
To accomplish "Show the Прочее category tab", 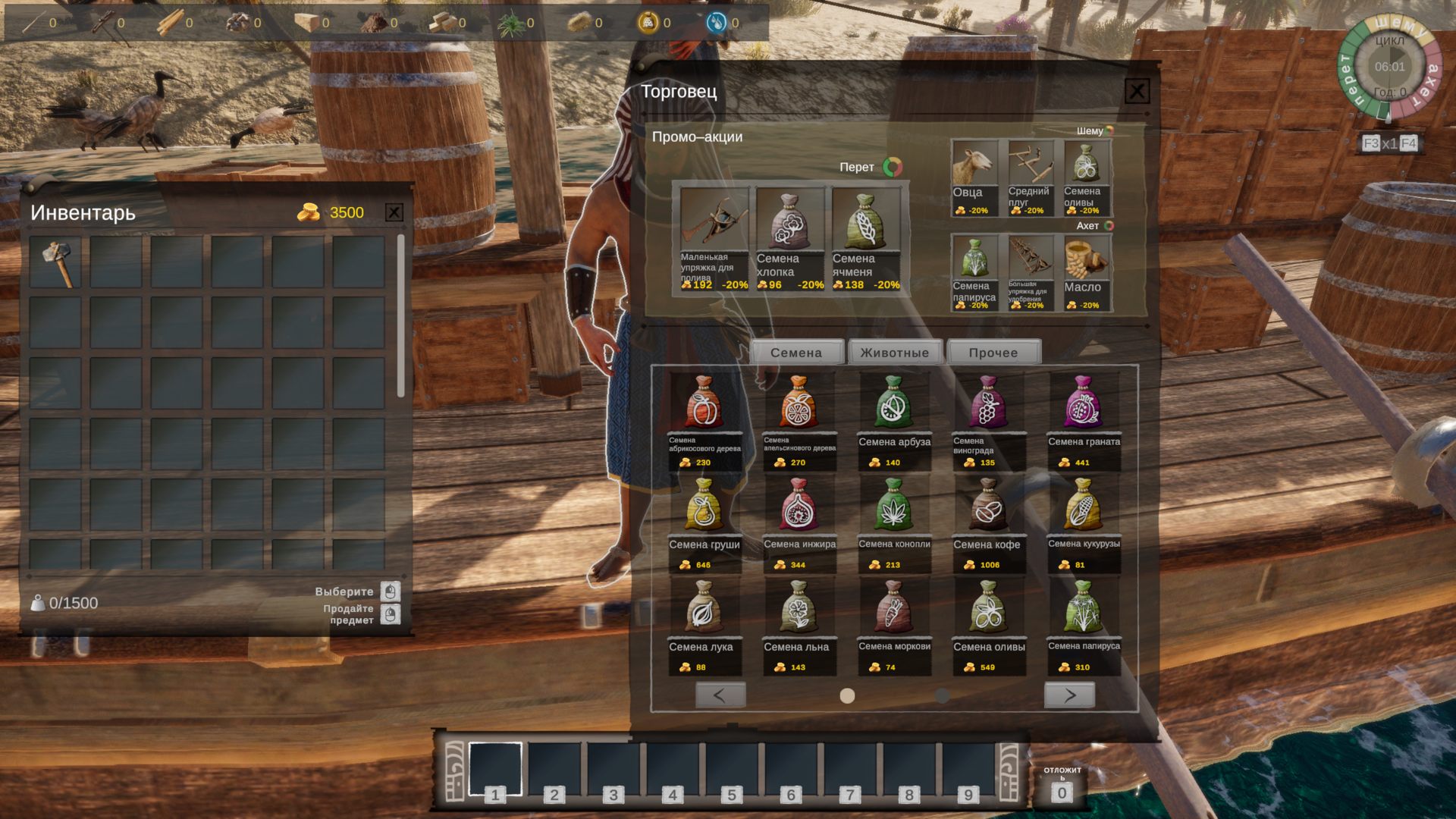I will [x=993, y=353].
